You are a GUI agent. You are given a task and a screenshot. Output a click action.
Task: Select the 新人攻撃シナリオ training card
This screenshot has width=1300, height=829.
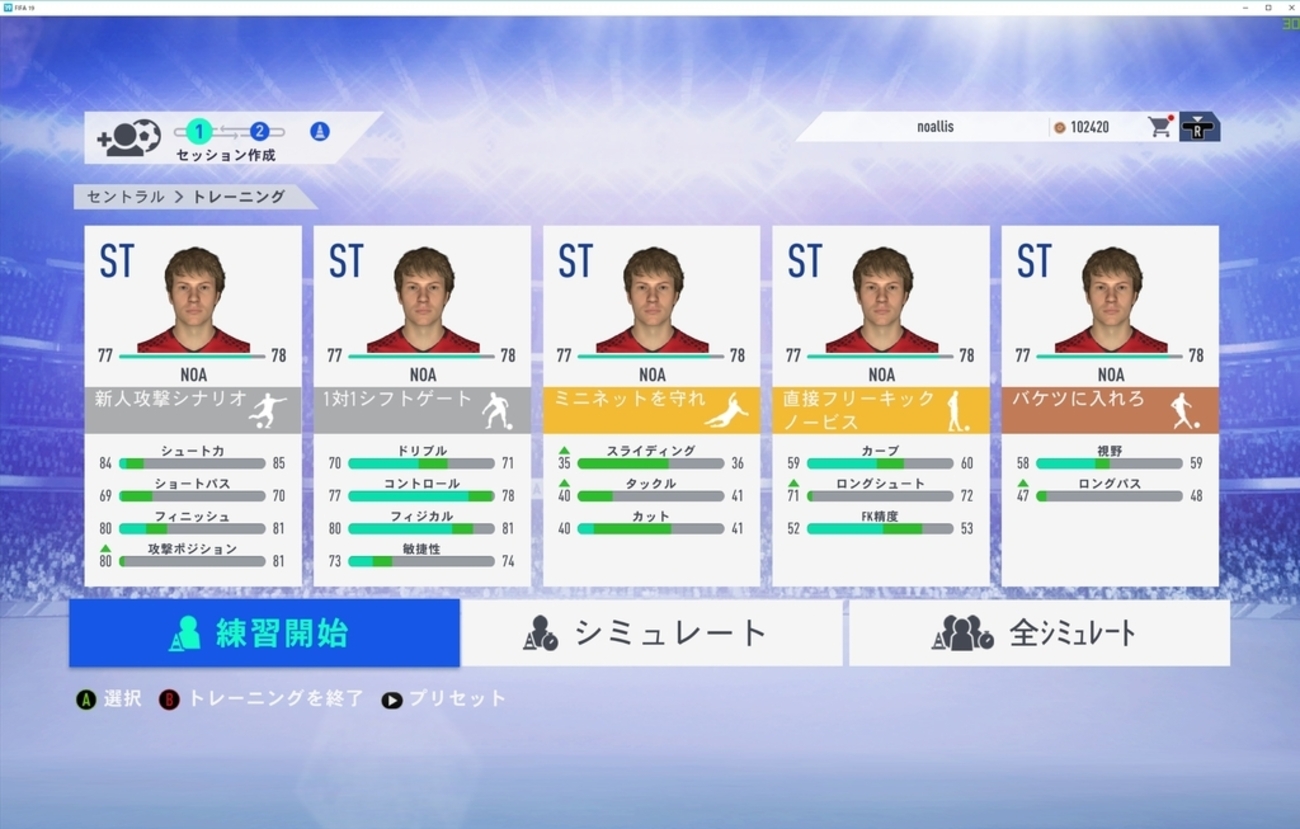pos(193,405)
